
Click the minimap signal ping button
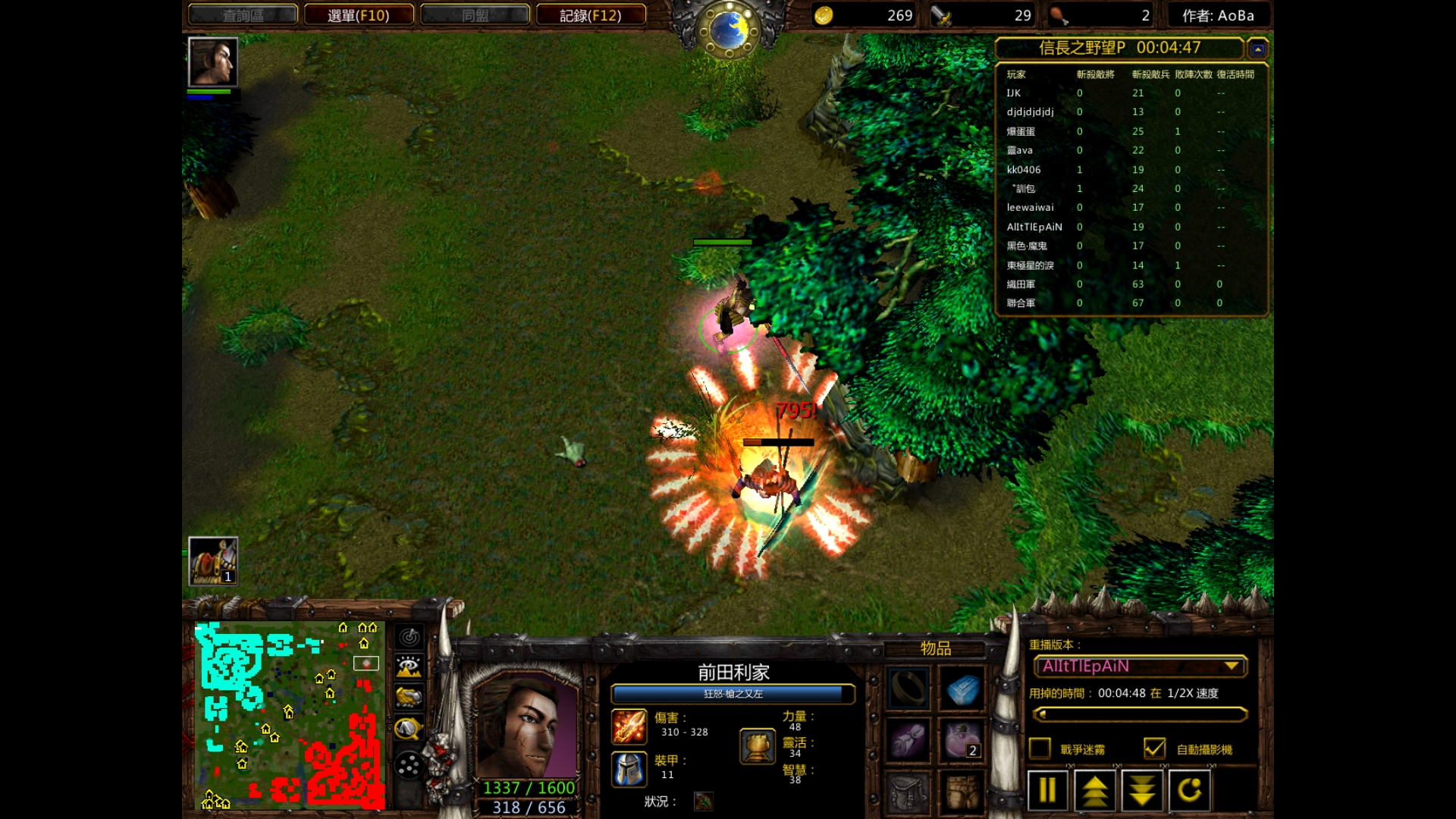409,637
